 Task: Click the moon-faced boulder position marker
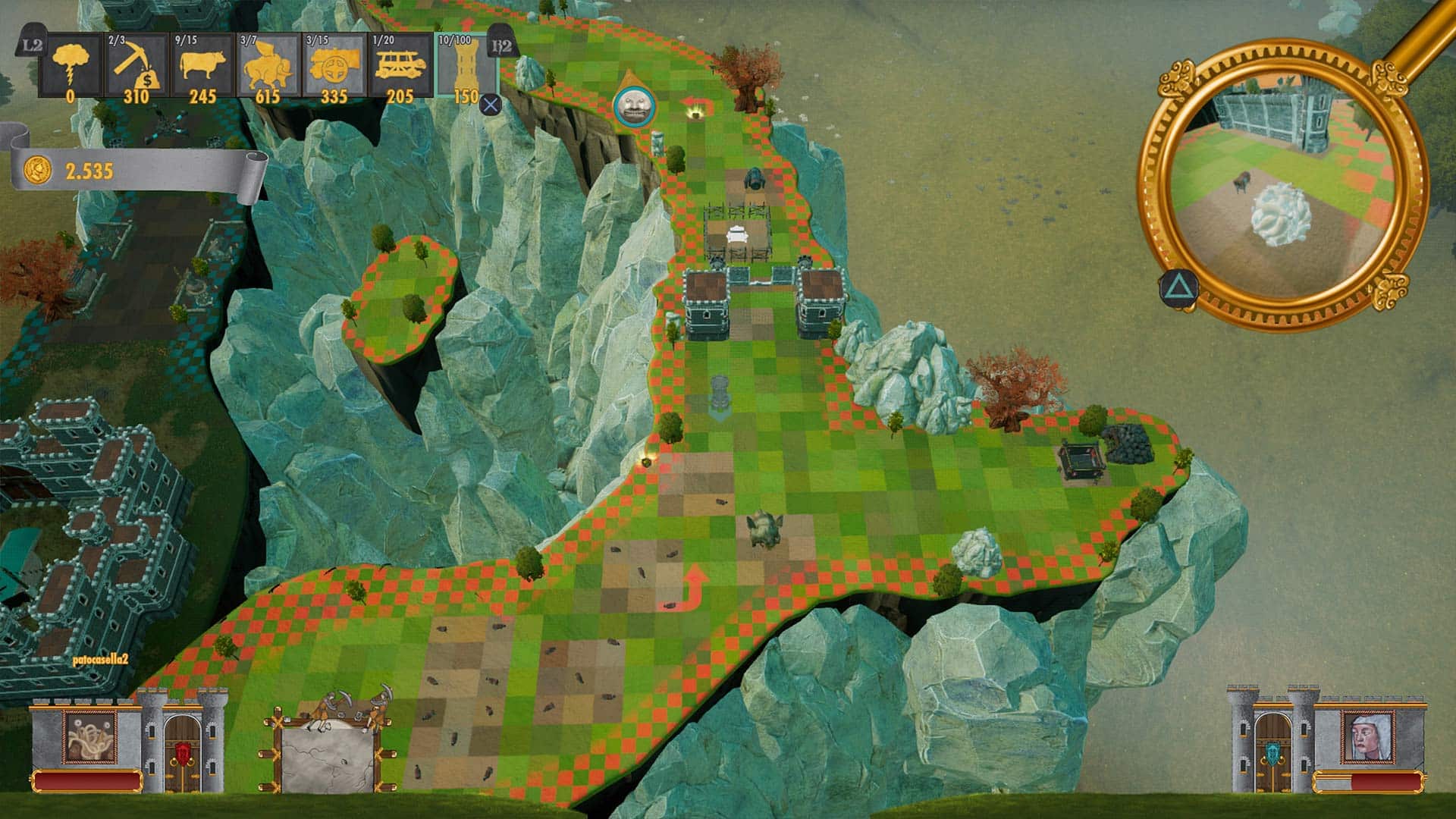[631, 104]
